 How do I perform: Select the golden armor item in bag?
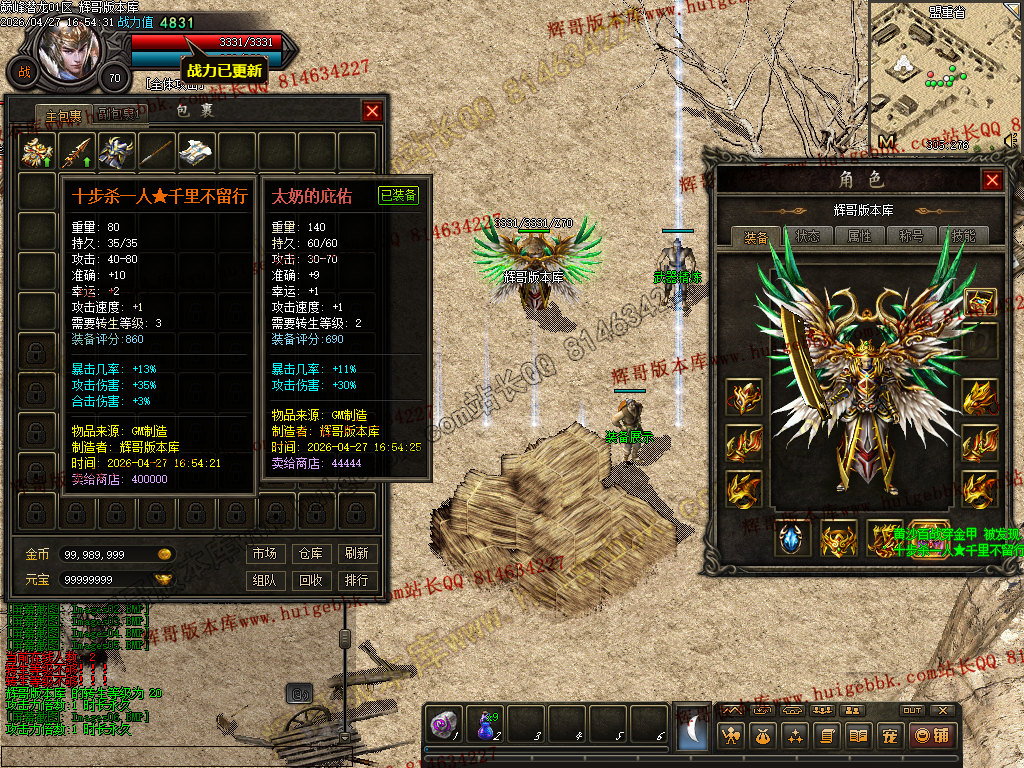point(38,151)
